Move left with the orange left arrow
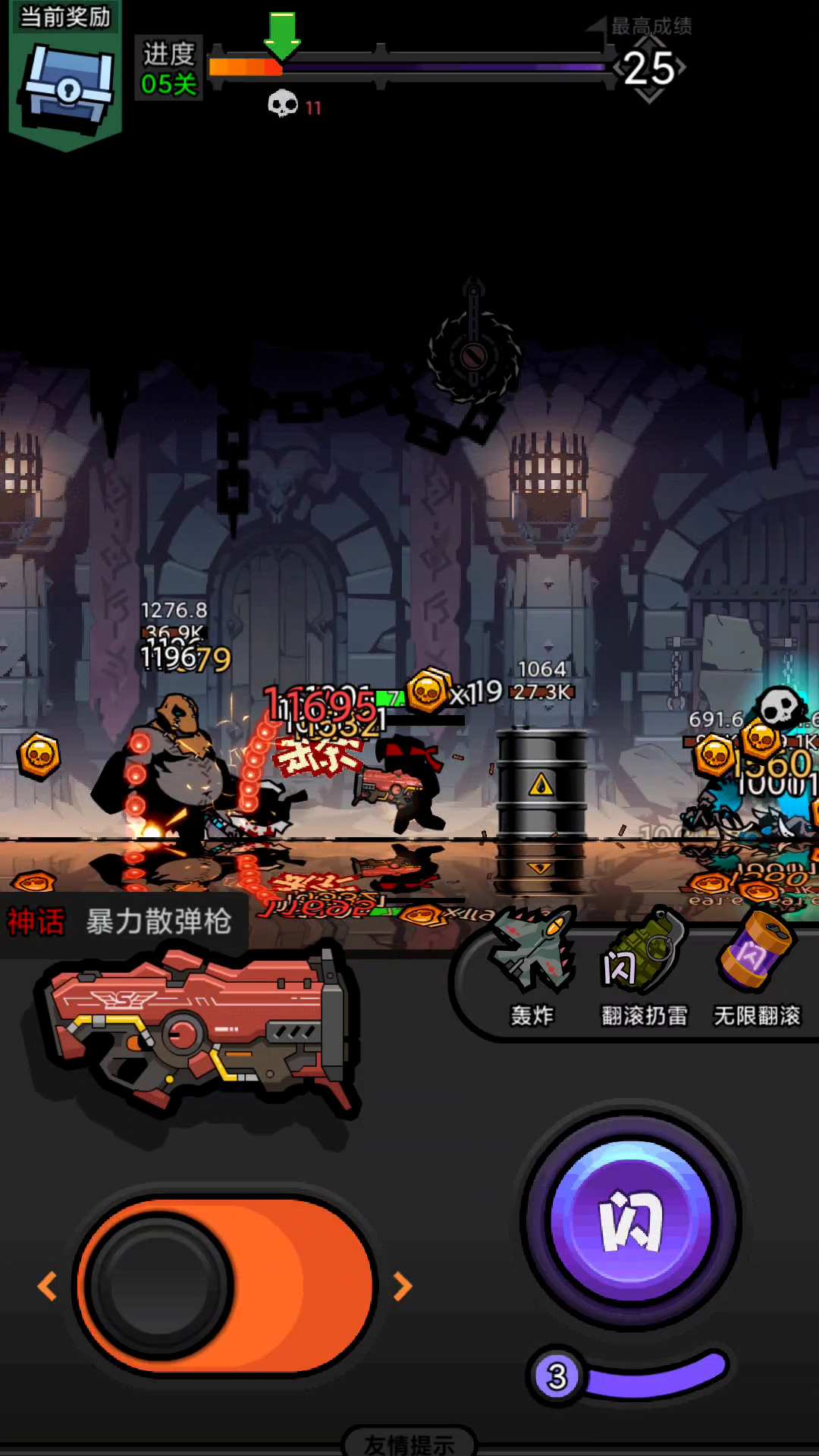Viewport: 819px width, 1456px height. click(47, 1286)
